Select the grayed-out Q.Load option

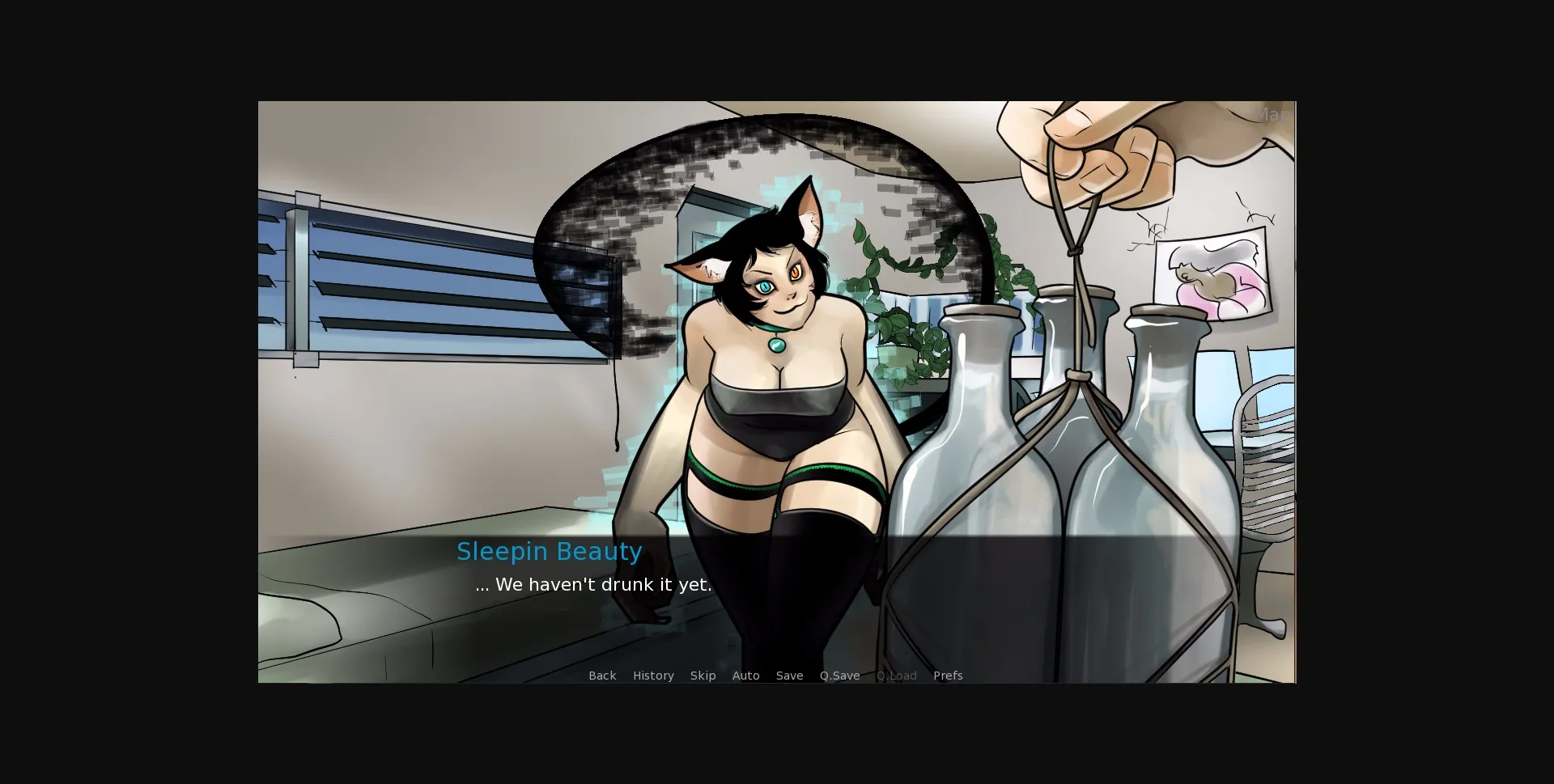pyautogui.click(x=896, y=676)
